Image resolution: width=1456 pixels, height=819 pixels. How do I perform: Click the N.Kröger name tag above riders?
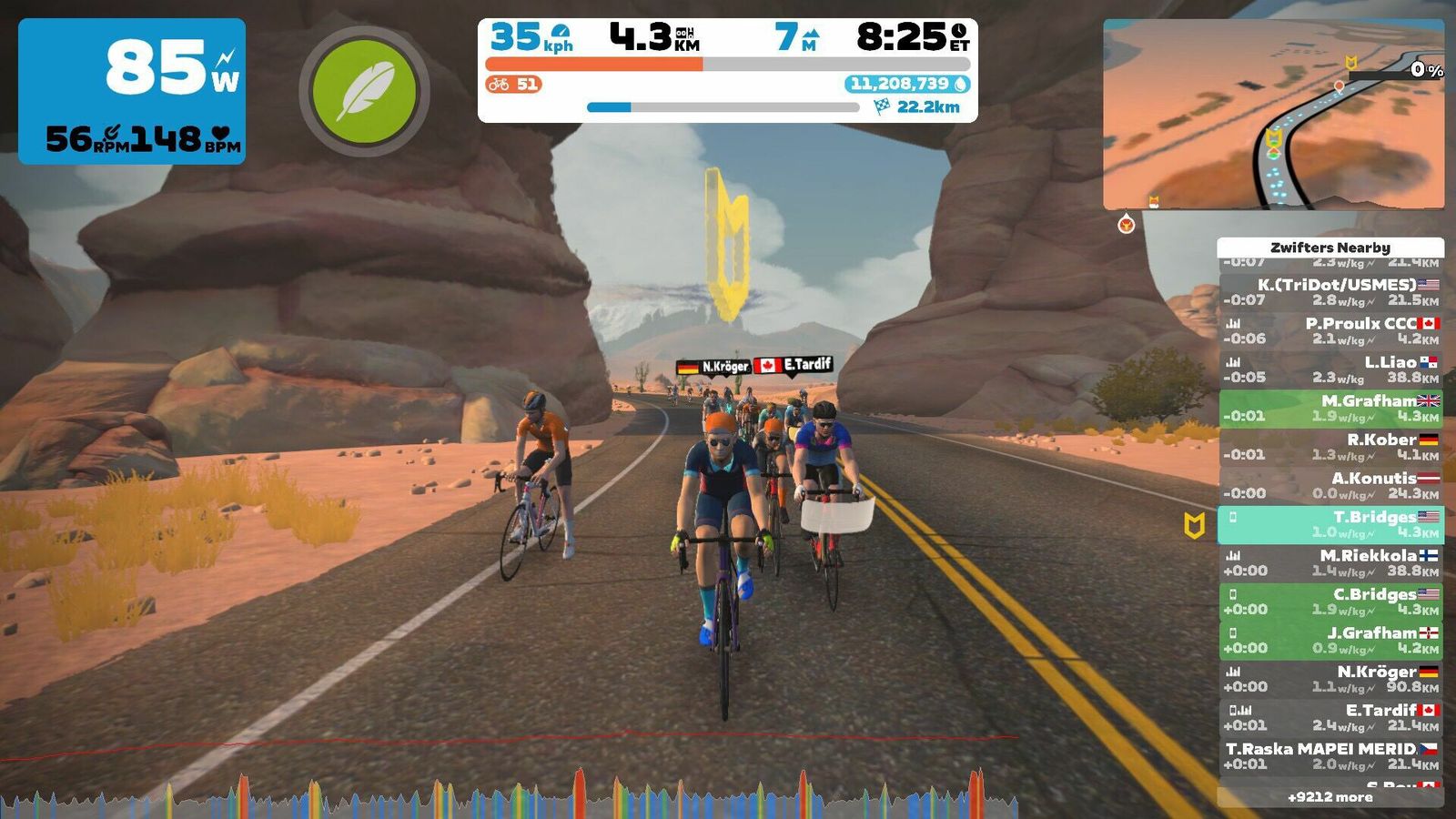pos(714,367)
